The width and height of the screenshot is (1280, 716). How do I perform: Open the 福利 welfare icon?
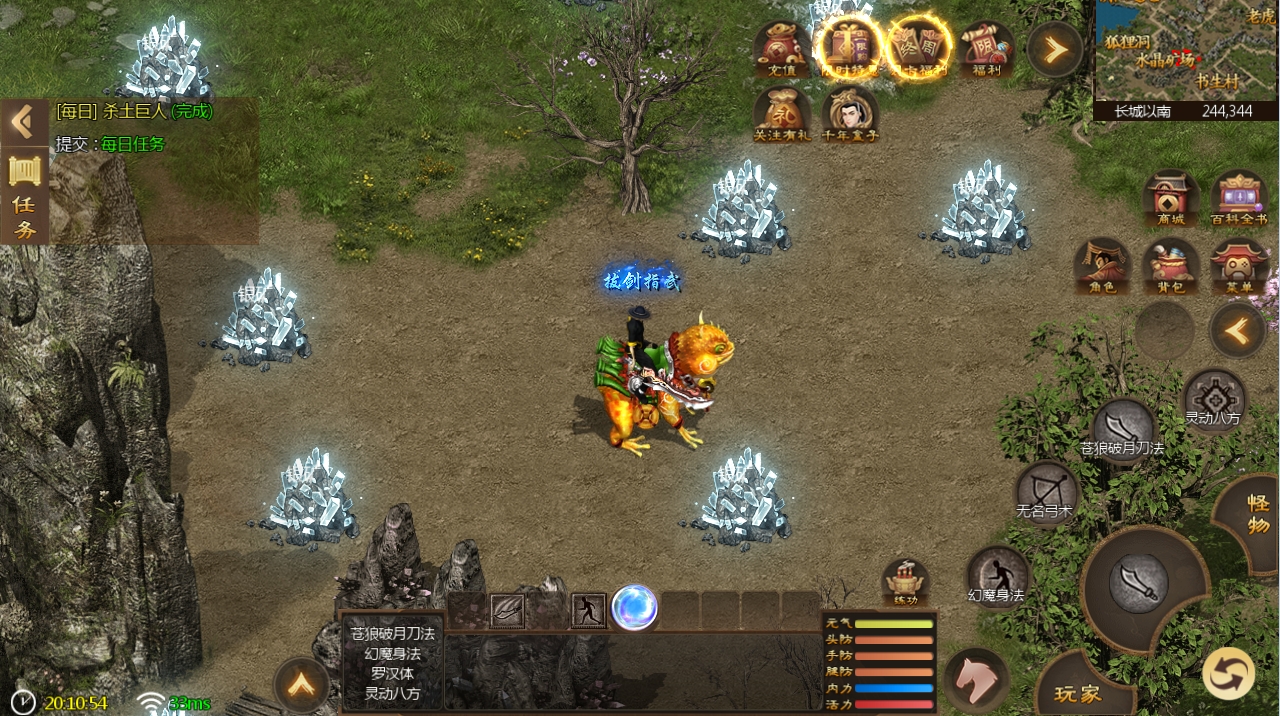tap(986, 49)
